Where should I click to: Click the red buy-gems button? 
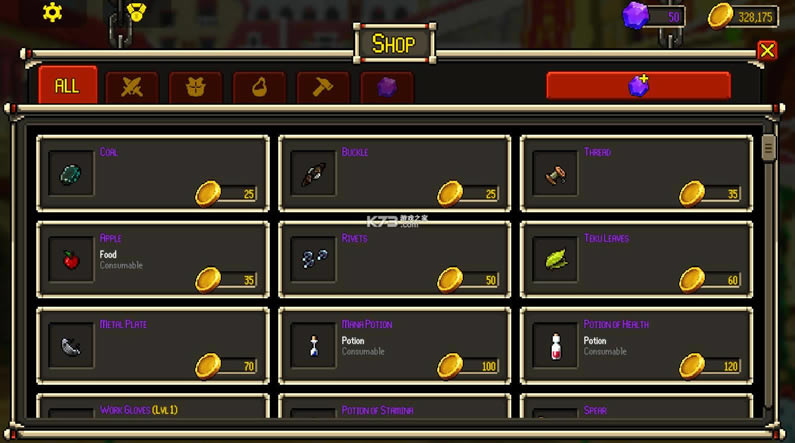tap(638, 86)
